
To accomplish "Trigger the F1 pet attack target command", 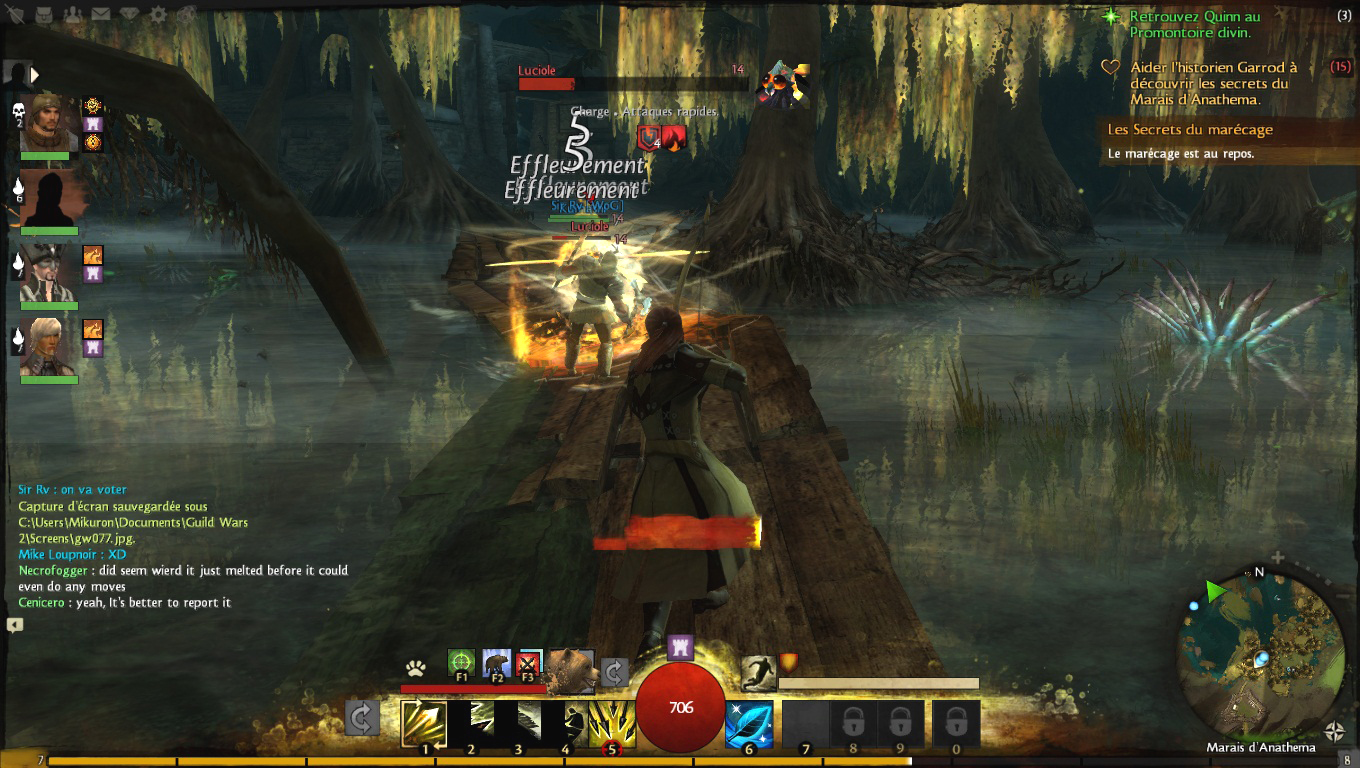I will (x=461, y=664).
